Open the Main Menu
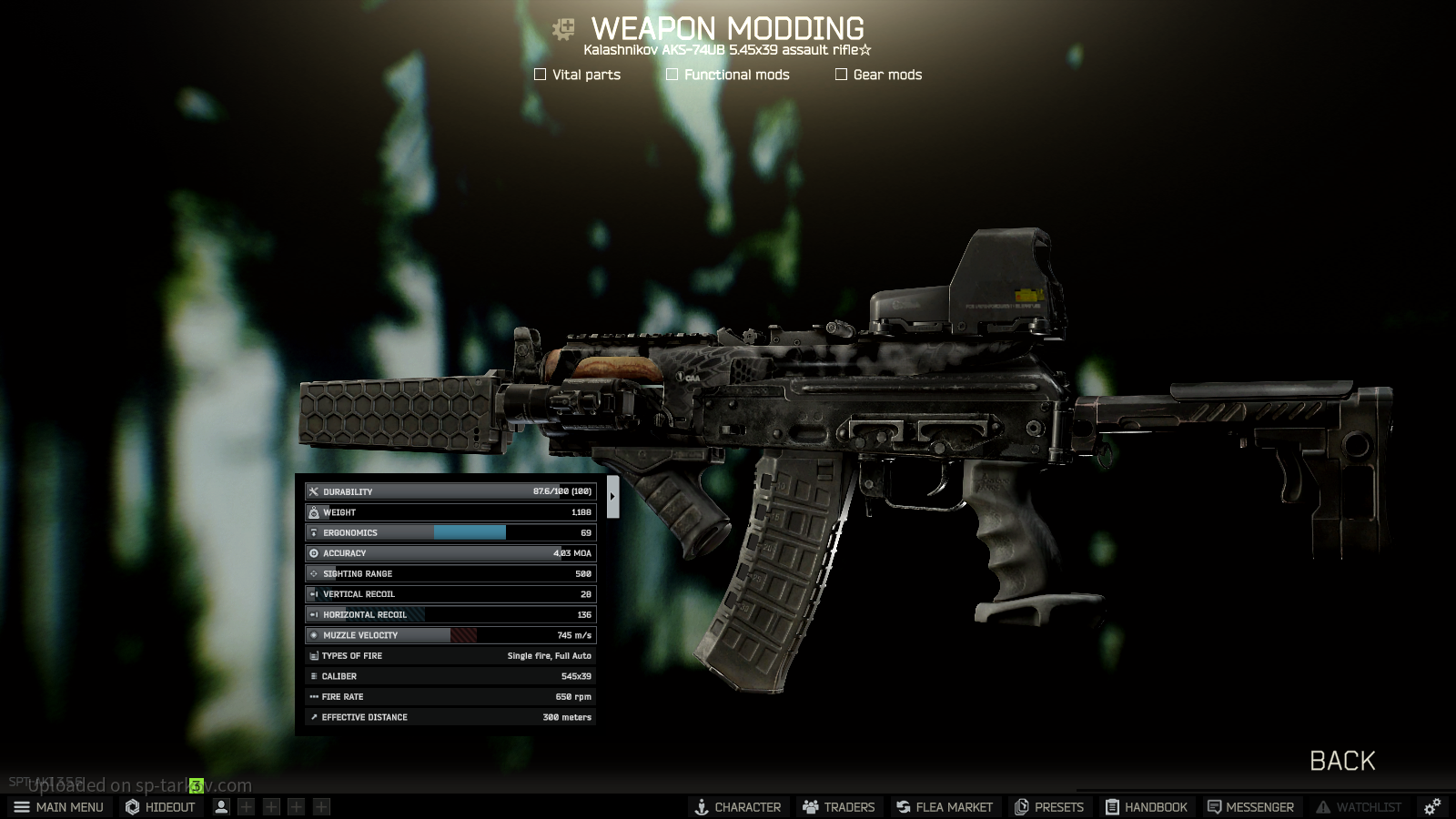The width and height of the screenshot is (1456, 819). click(x=59, y=807)
